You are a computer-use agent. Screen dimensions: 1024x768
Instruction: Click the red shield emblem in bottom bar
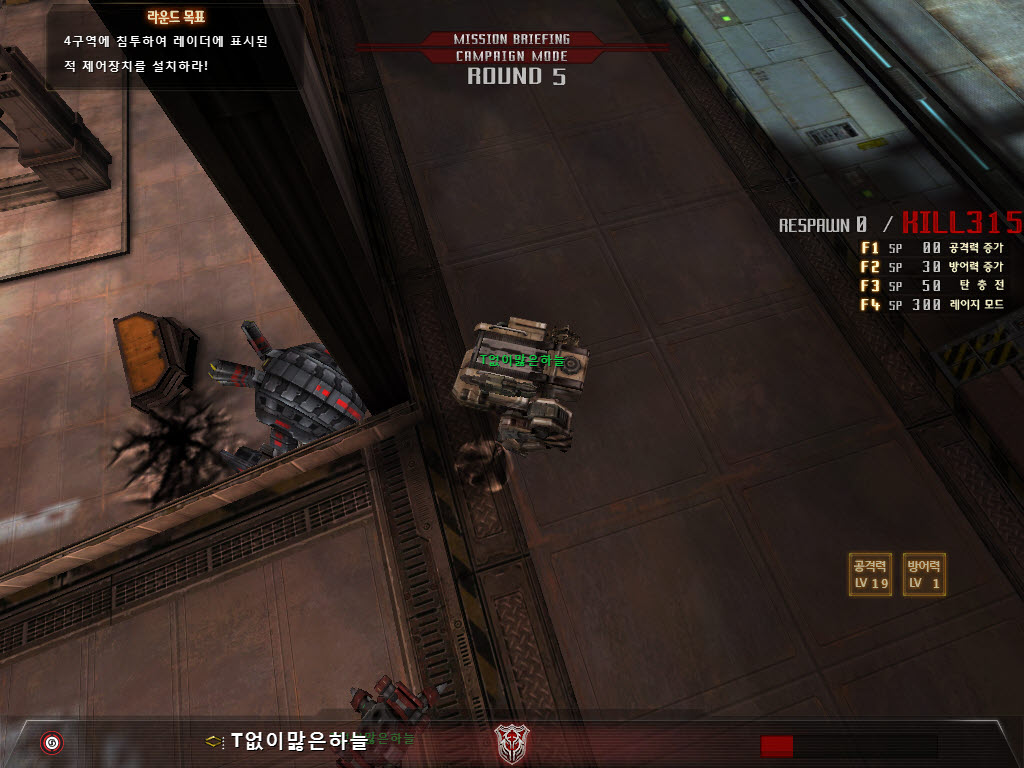point(512,742)
